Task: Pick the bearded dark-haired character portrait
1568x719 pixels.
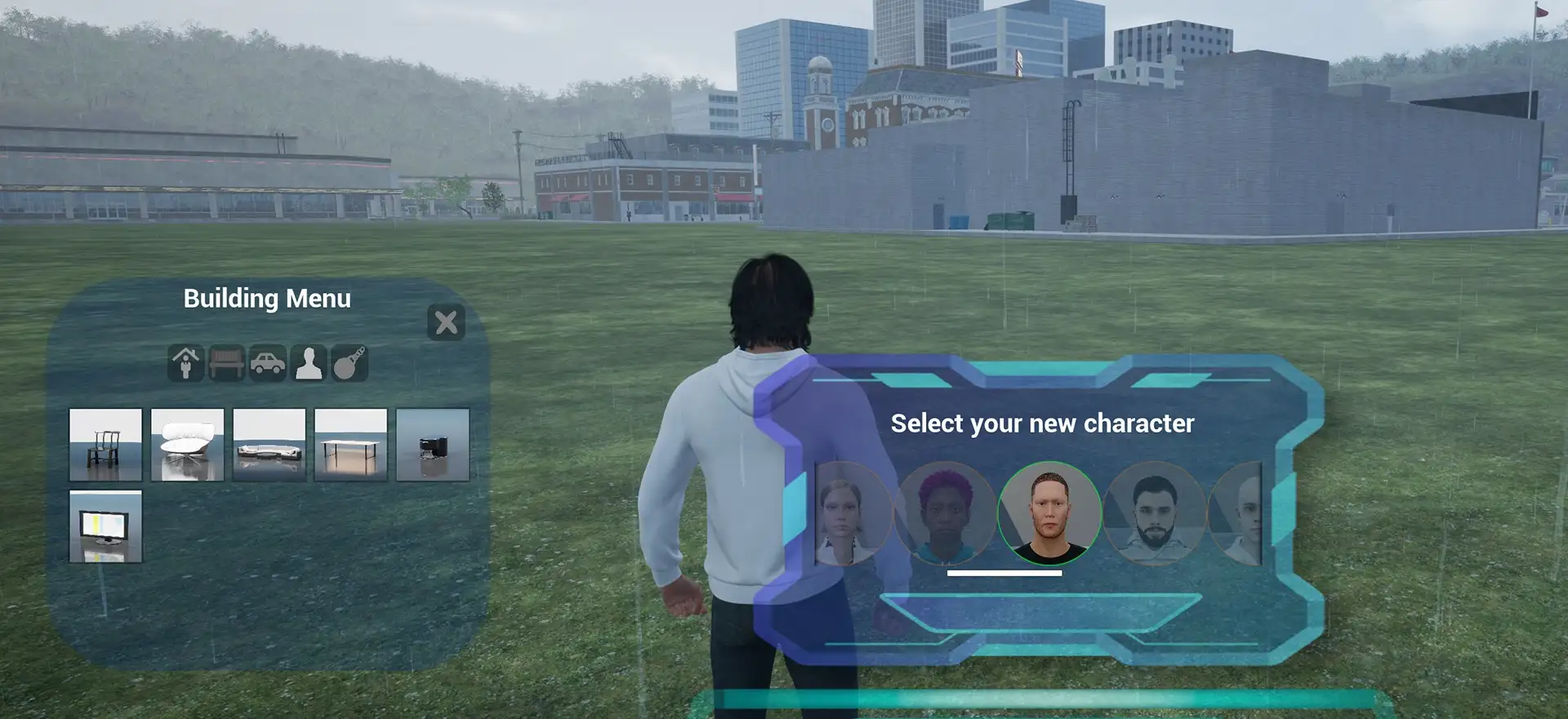Action: [1154, 513]
